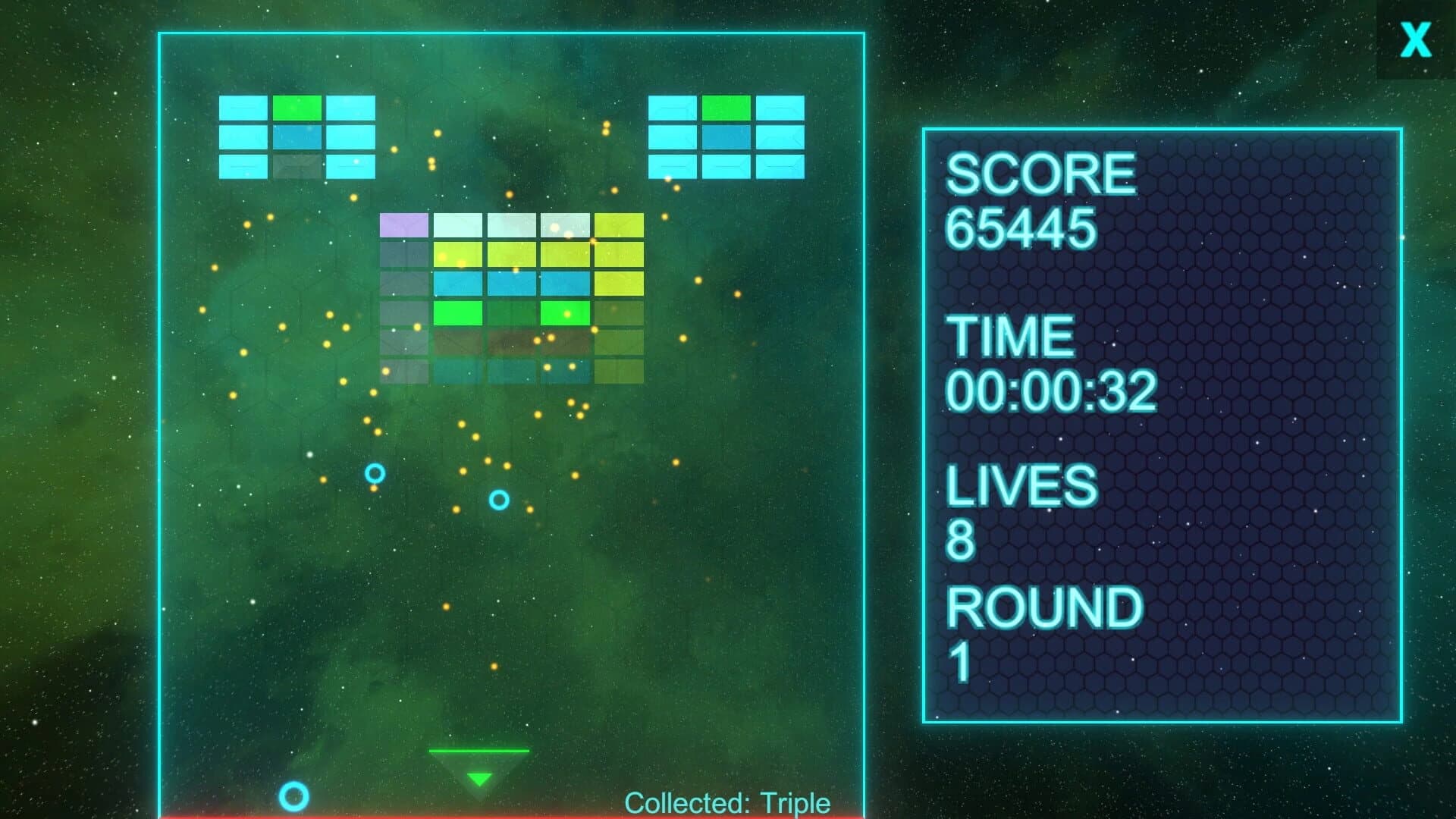
Task: Click the paddle's green top bar
Action: [x=479, y=752]
